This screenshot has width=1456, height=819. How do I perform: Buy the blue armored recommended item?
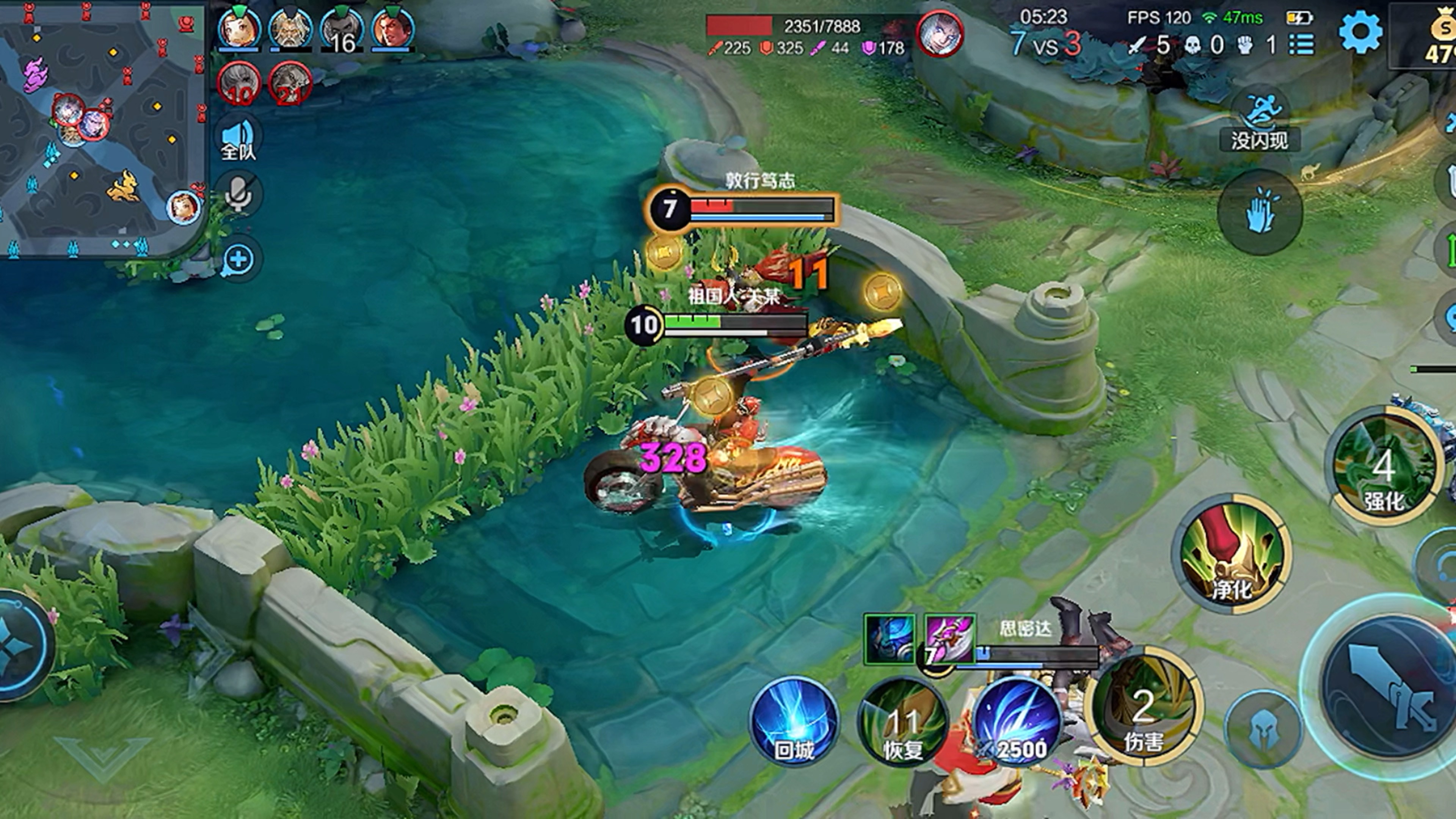click(x=890, y=639)
